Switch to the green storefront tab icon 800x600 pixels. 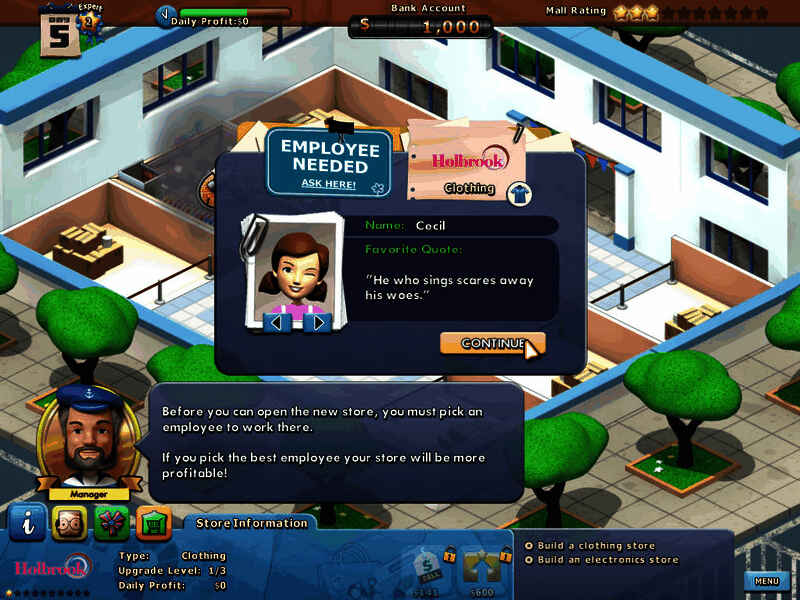click(x=153, y=522)
